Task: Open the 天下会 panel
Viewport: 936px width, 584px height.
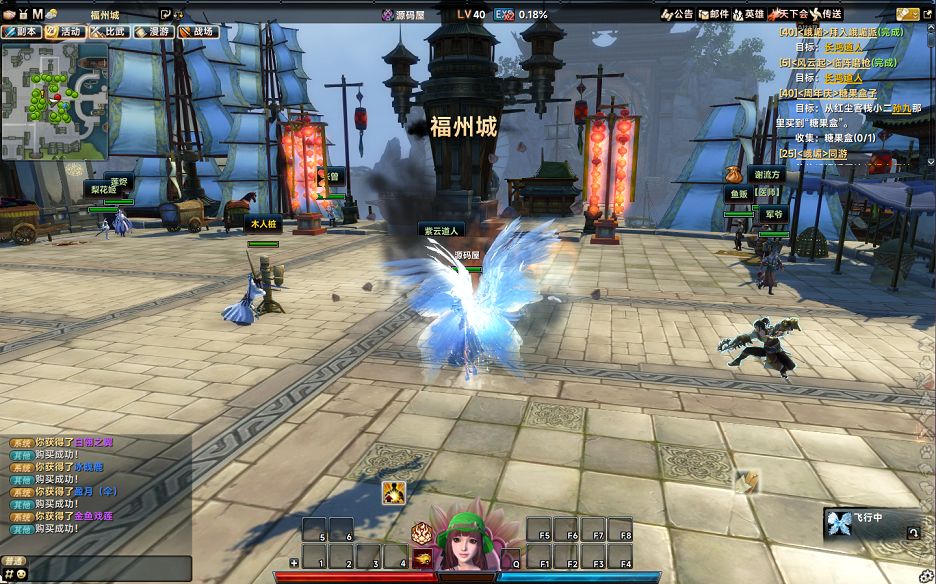Action: [x=790, y=14]
